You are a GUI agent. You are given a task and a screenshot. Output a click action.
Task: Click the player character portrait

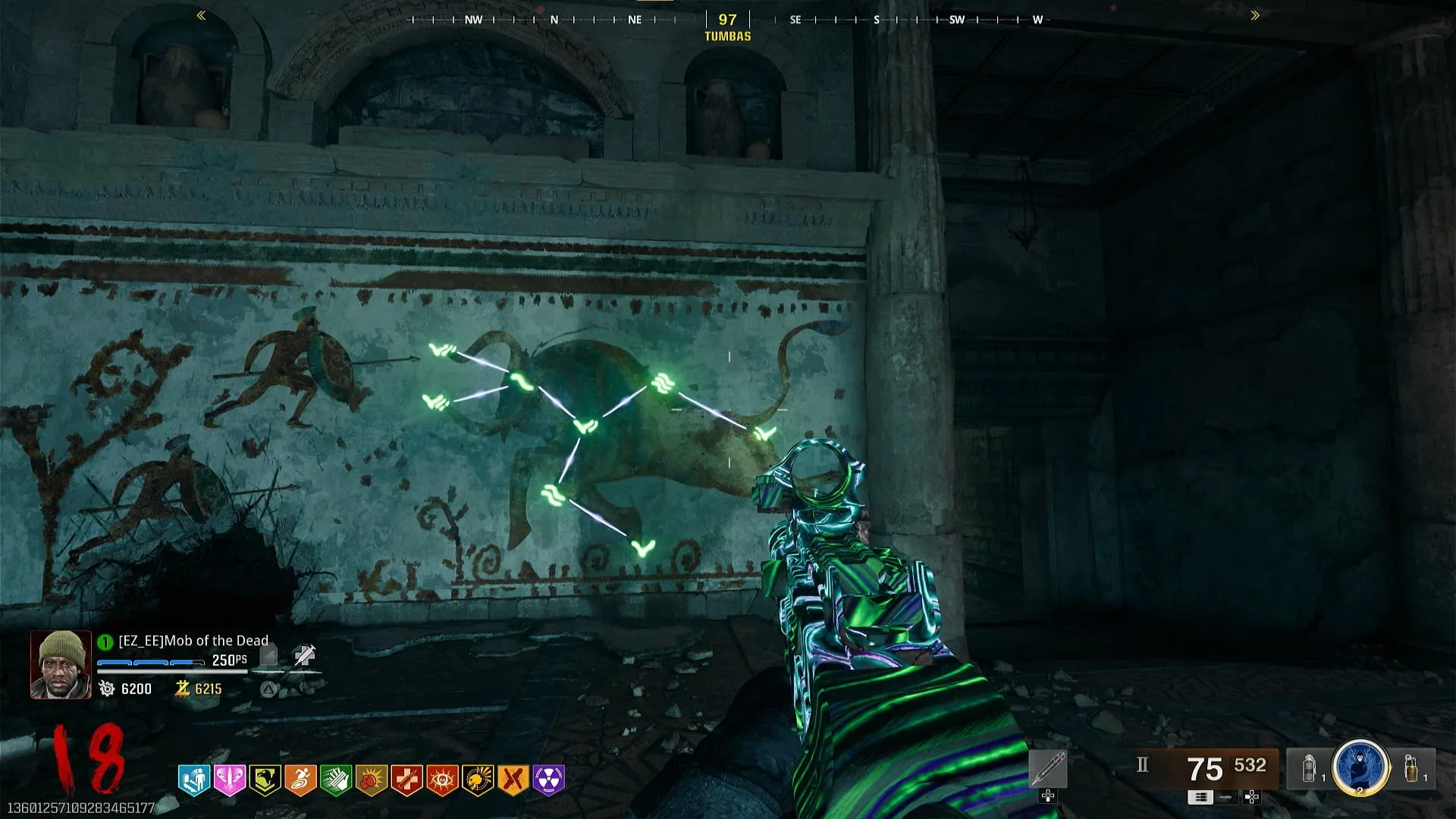tap(60, 664)
